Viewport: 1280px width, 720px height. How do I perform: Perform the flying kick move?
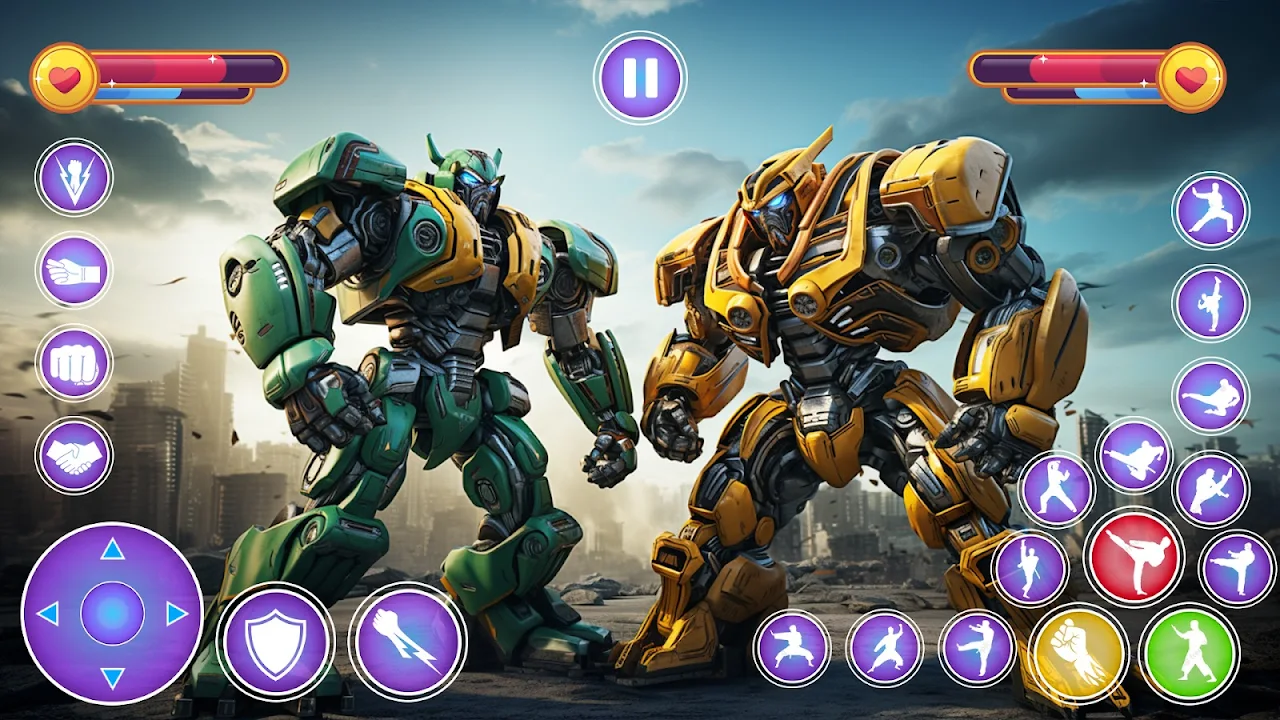click(x=1211, y=396)
